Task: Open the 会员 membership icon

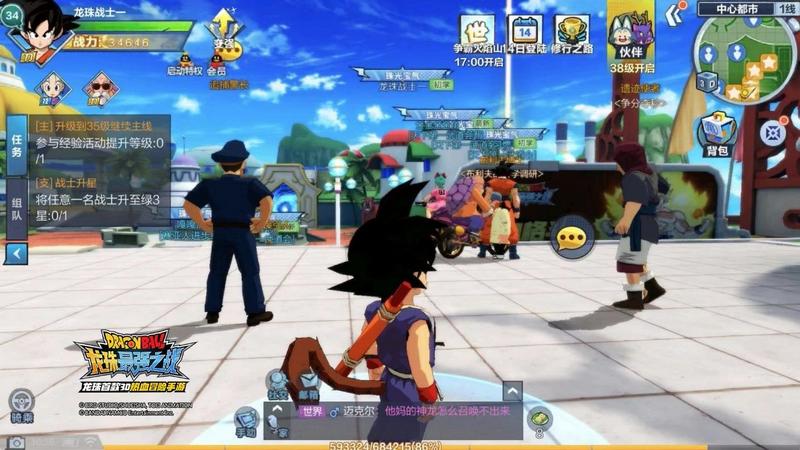Action: 217,59
